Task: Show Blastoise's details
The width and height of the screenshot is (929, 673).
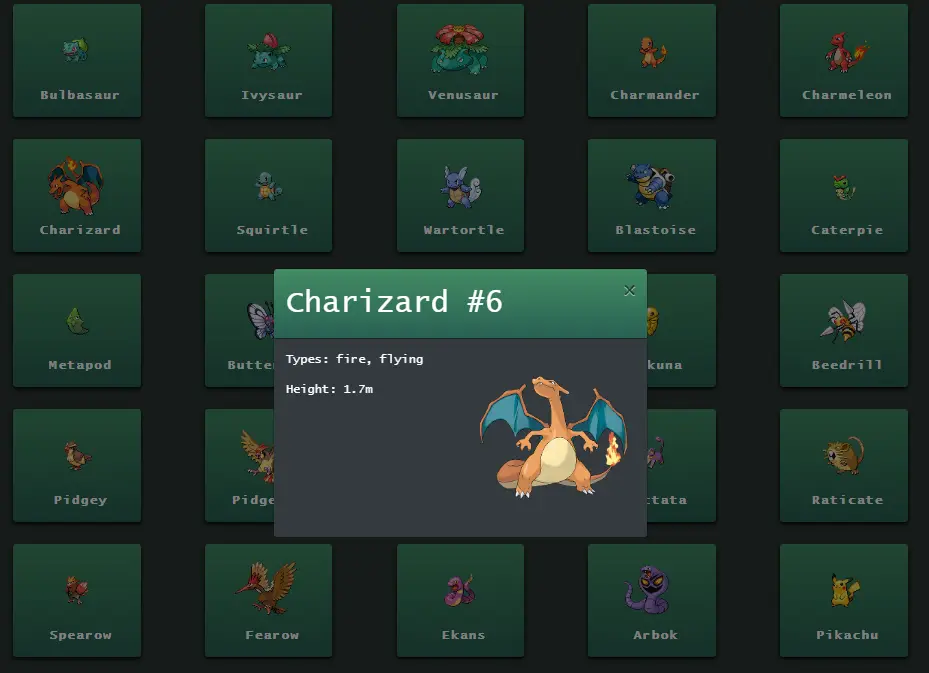Action: 652,195
